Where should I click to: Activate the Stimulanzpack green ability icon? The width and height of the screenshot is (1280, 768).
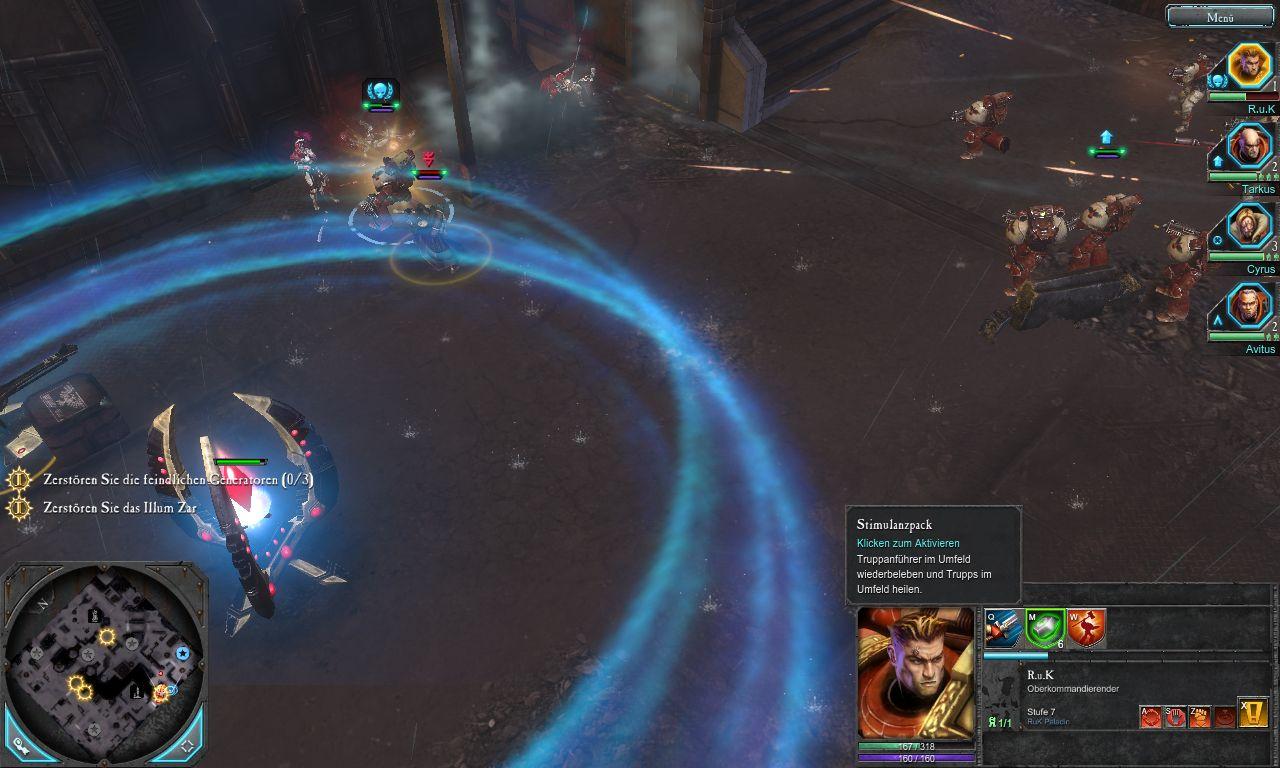click(1043, 628)
